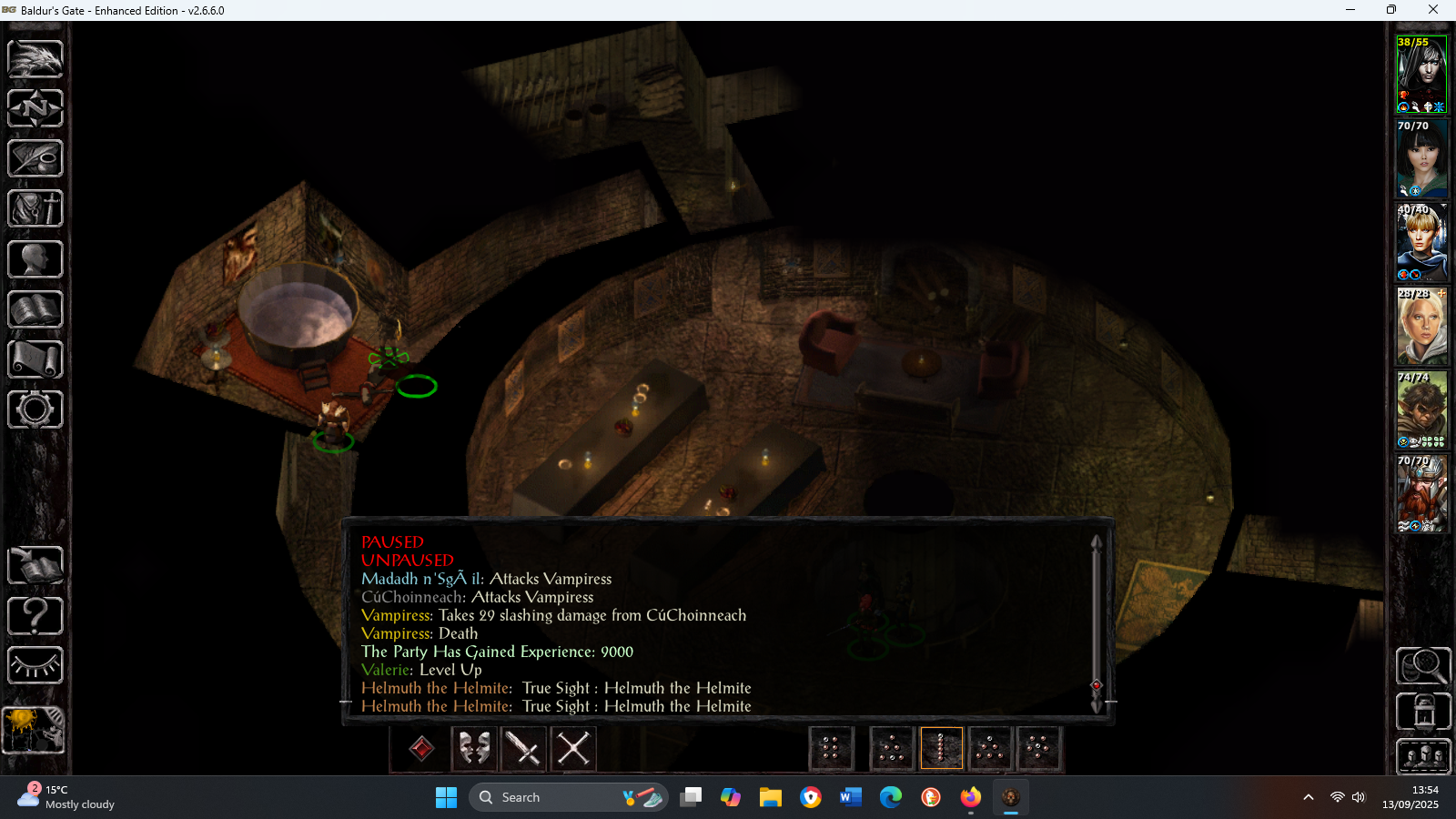Activate the red gem guard action

[x=421, y=749]
